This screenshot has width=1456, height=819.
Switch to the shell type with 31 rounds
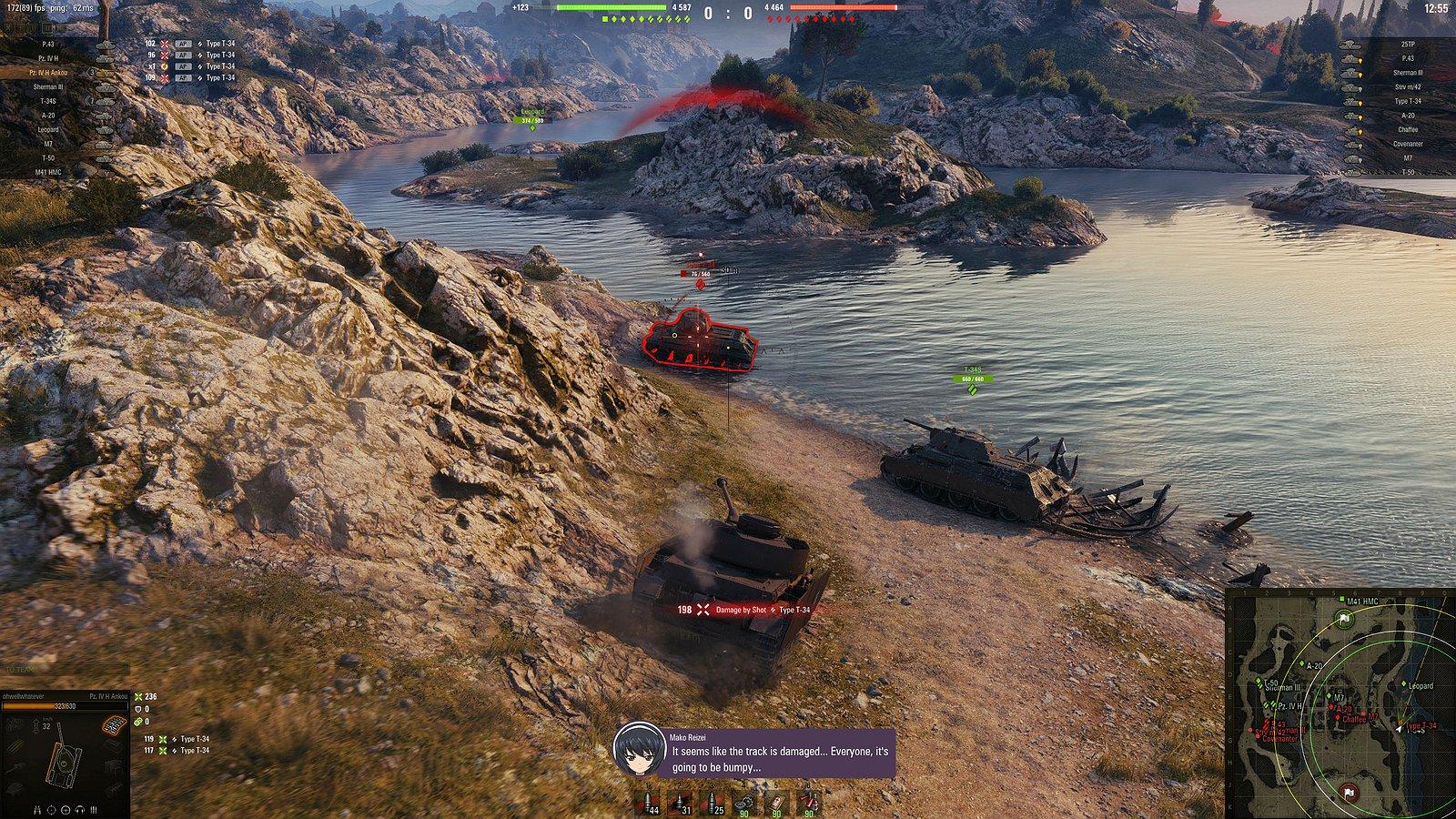pos(680,804)
